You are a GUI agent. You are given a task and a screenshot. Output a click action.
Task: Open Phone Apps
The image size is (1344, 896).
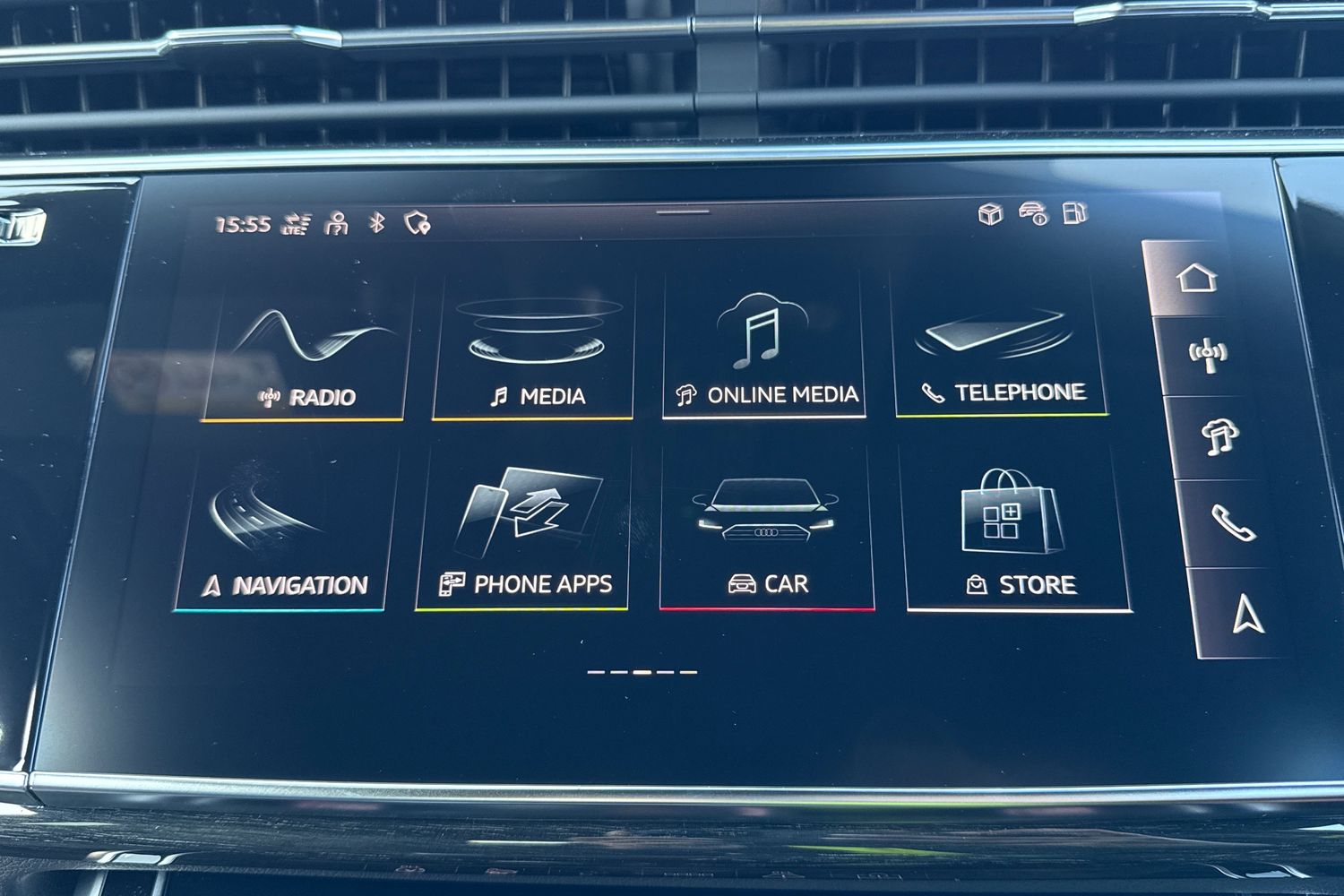(524, 536)
